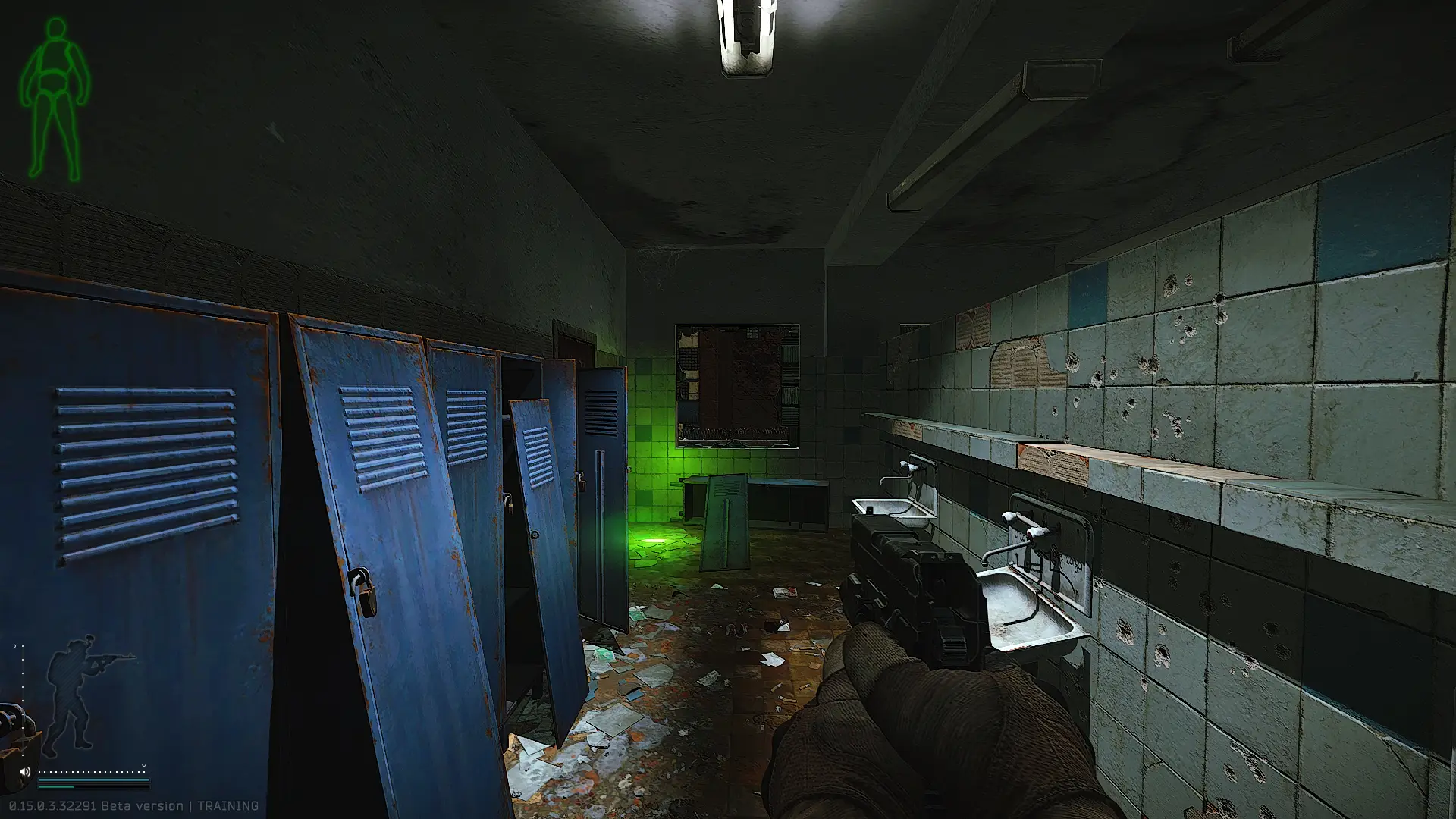Click the green body health silhouette

[x=54, y=99]
